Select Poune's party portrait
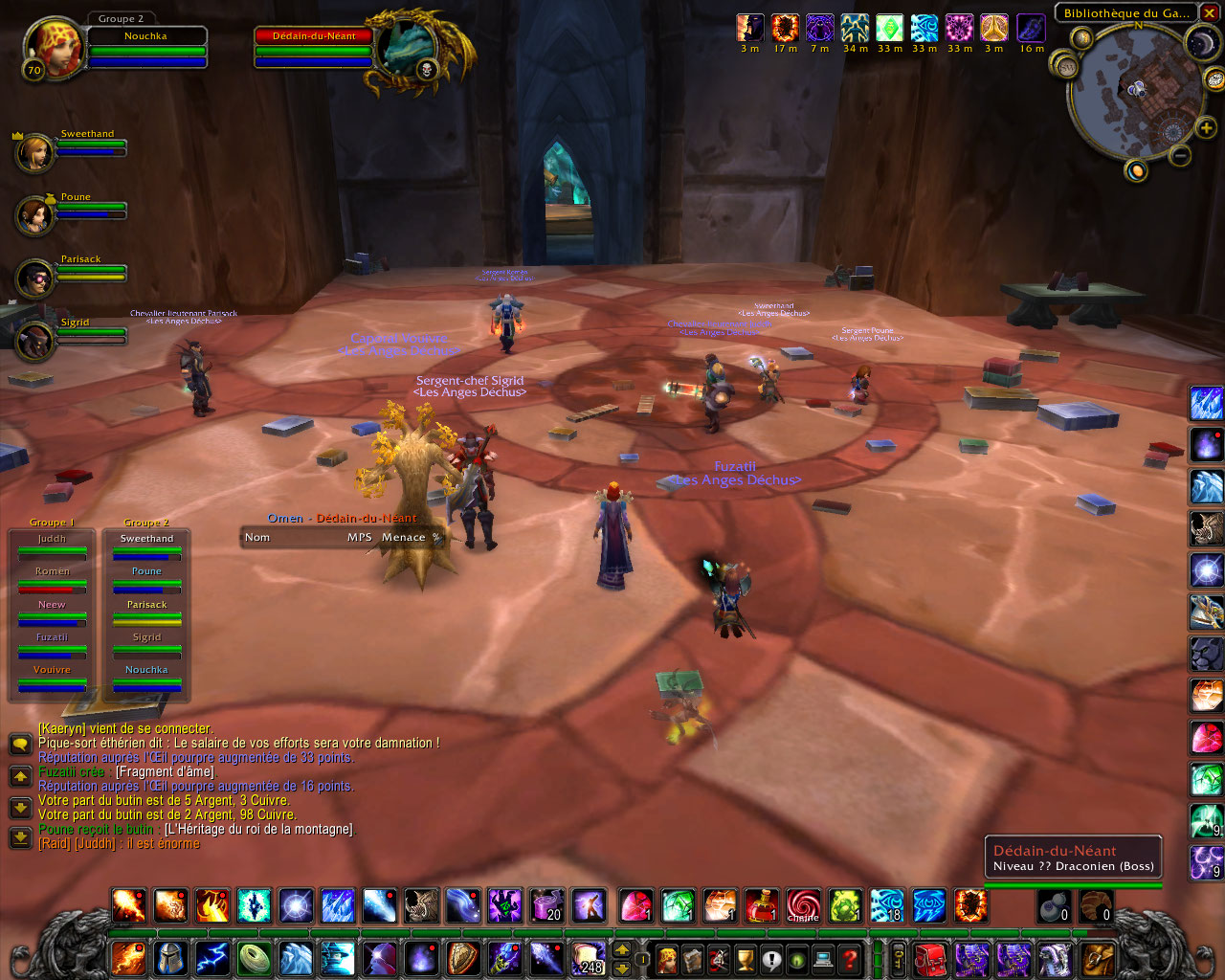Screen dimensions: 1225x980 point(34,214)
